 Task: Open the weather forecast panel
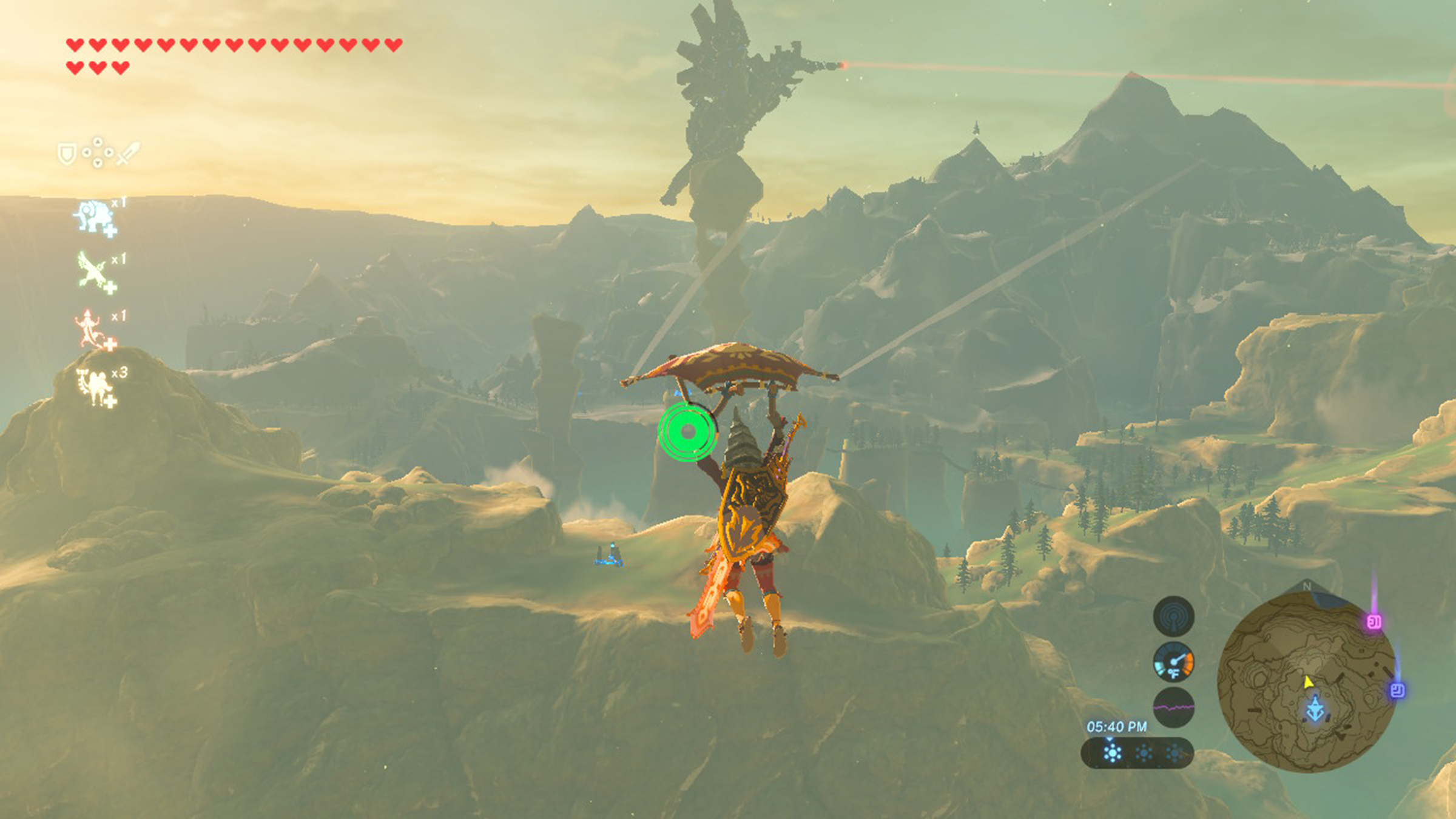(1137, 753)
